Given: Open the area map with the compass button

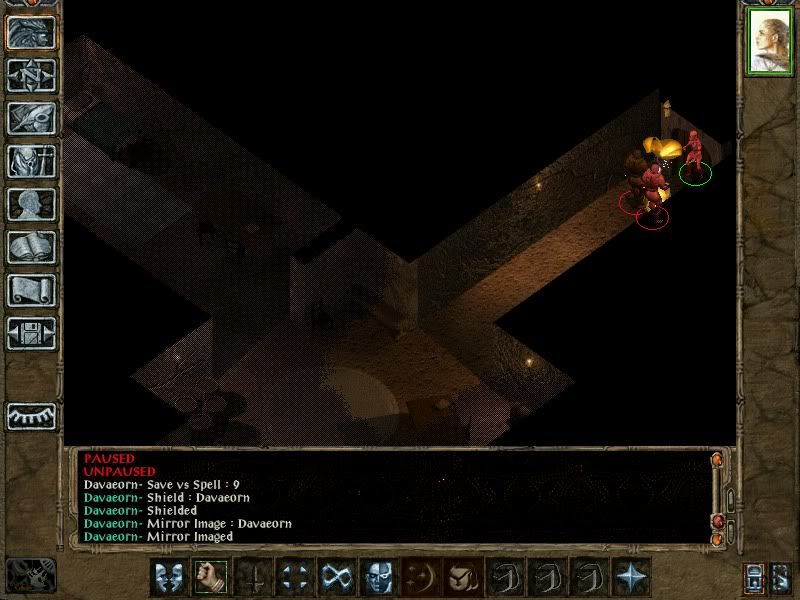Looking at the screenshot, I should pyautogui.click(x=31, y=75).
